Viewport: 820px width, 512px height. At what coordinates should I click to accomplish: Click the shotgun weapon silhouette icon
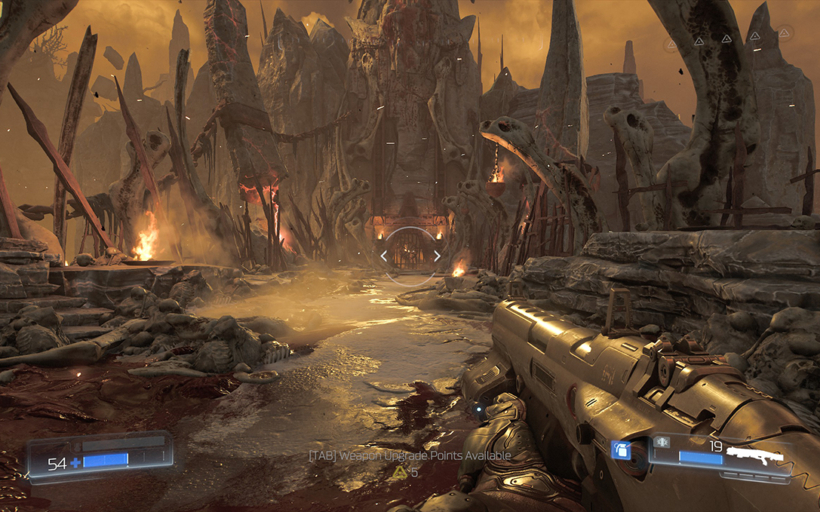(755, 454)
